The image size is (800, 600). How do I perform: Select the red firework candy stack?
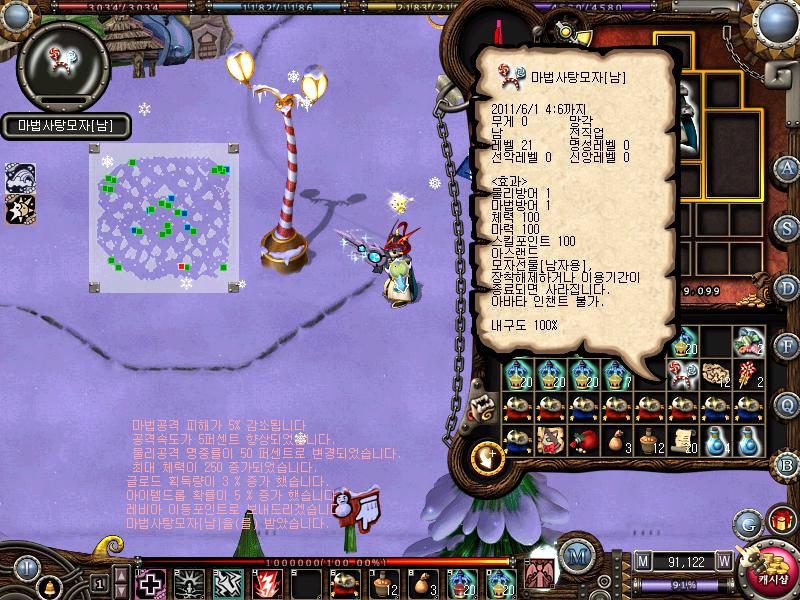tap(748, 372)
